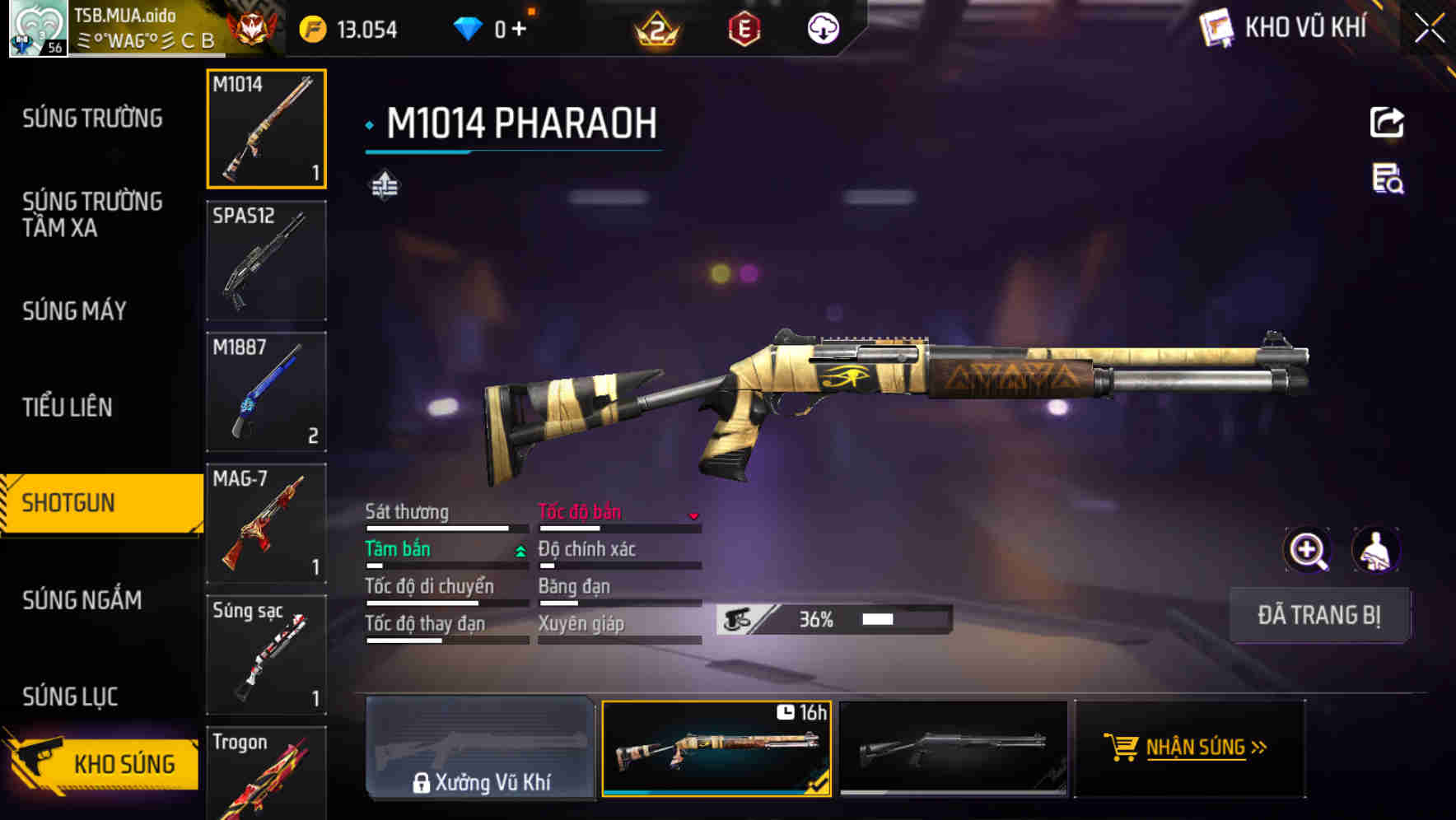Select the Súng Máy category
Screen dimensions: 1456x820
74,310
